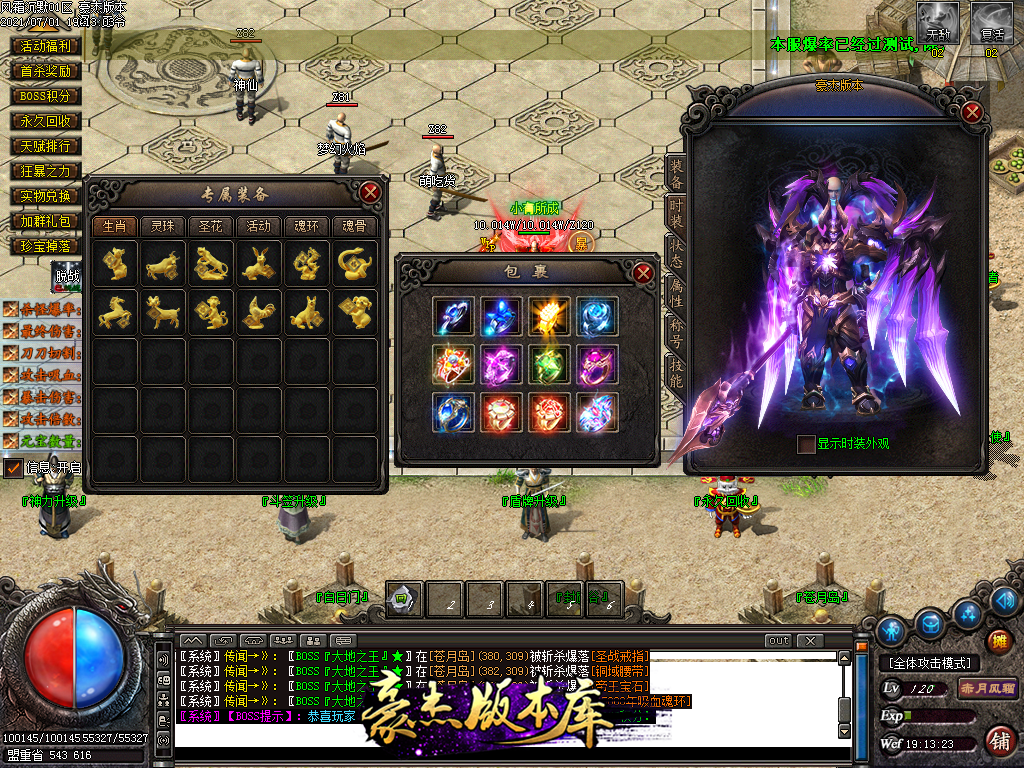Select the golden rooster zodiac item

(x=259, y=313)
